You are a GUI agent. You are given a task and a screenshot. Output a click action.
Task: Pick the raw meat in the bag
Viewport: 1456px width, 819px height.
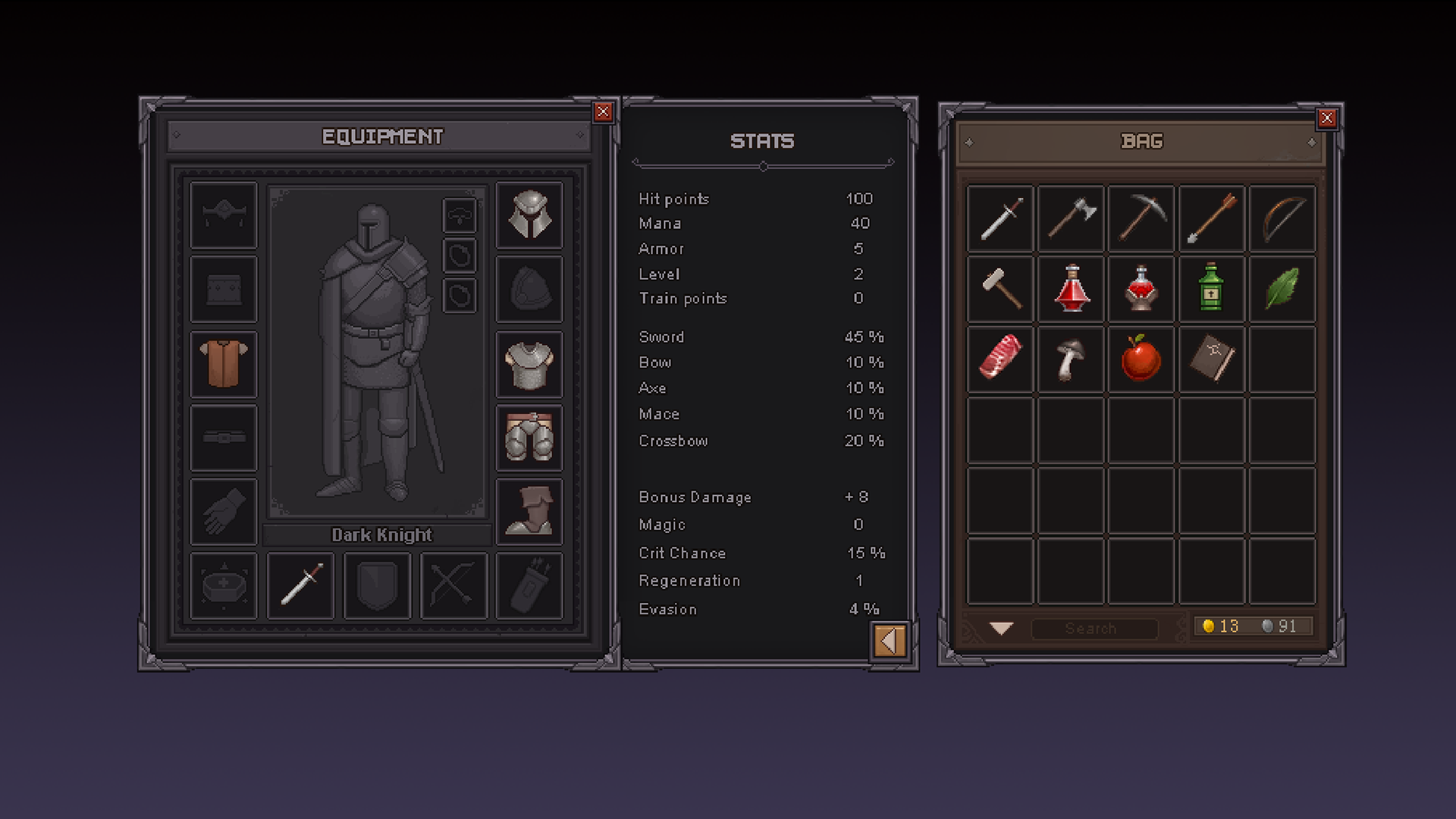[1001, 359]
